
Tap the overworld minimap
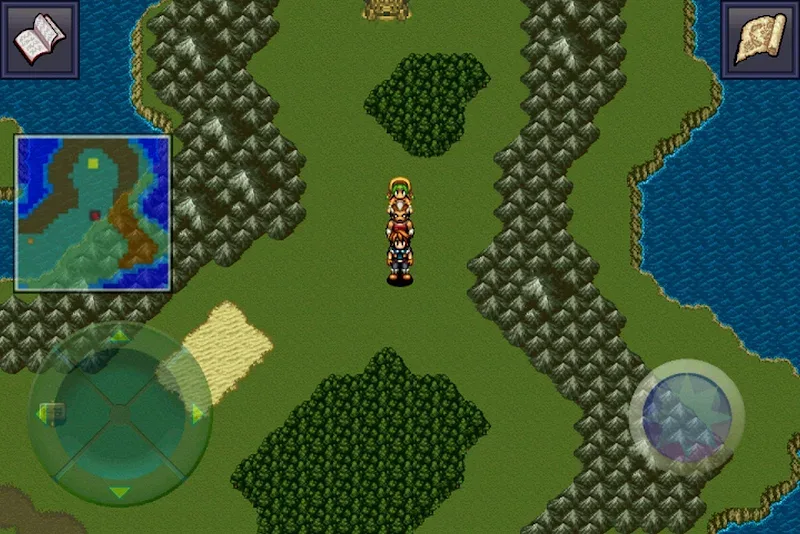pyautogui.click(x=93, y=213)
